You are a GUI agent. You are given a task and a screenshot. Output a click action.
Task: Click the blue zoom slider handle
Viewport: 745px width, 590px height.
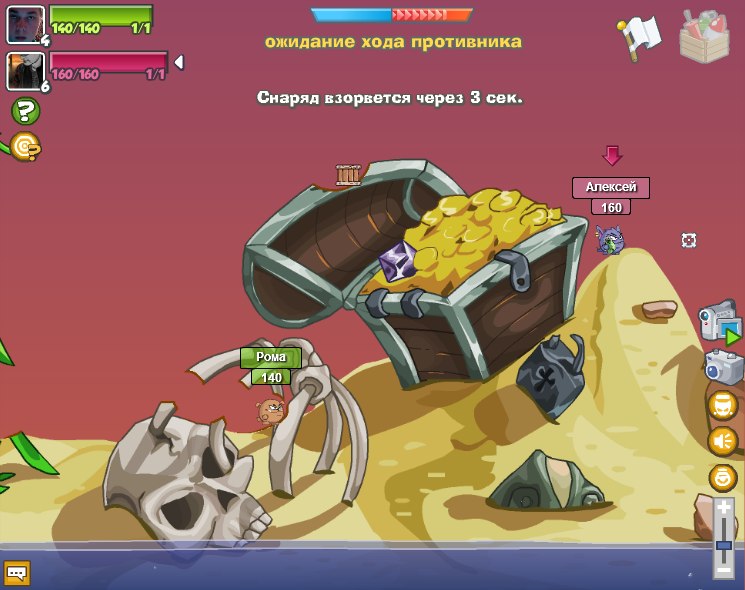(x=724, y=546)
